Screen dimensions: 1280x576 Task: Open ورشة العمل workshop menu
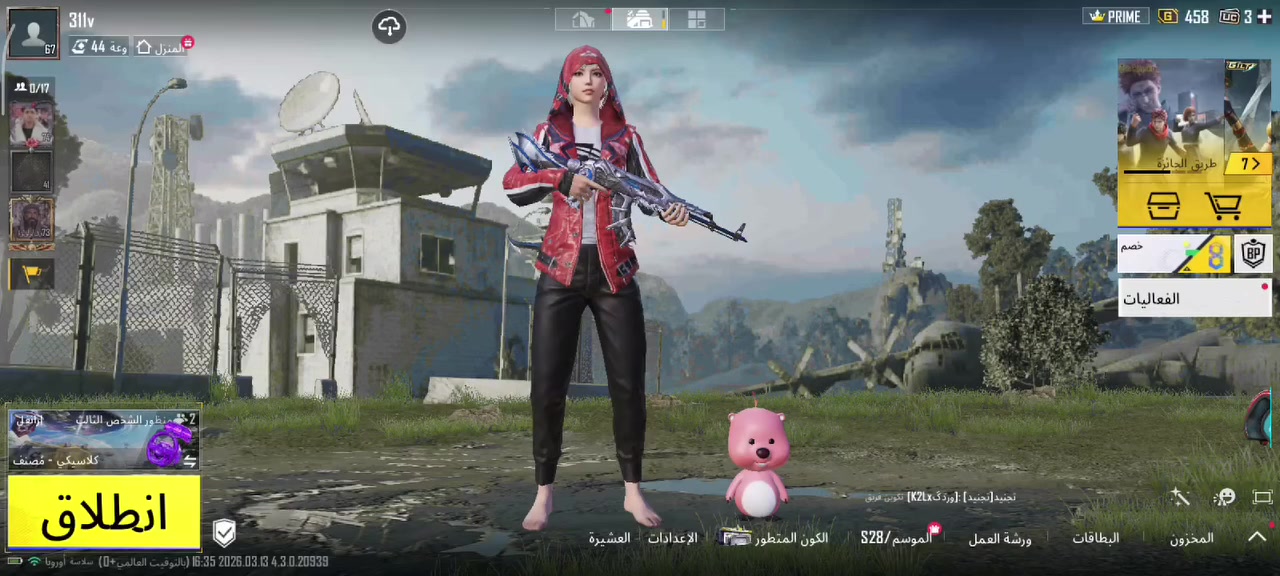[x=999, y=539]
